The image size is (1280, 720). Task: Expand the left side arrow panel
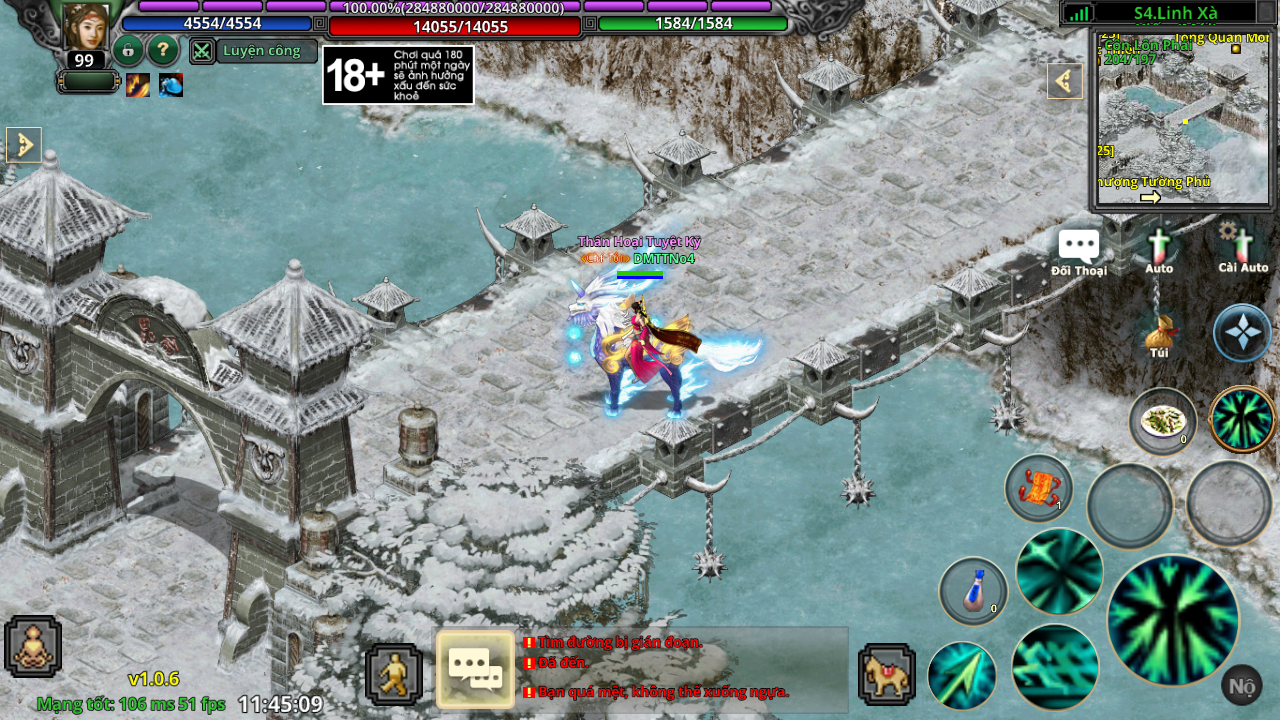(x=23, y=145)
